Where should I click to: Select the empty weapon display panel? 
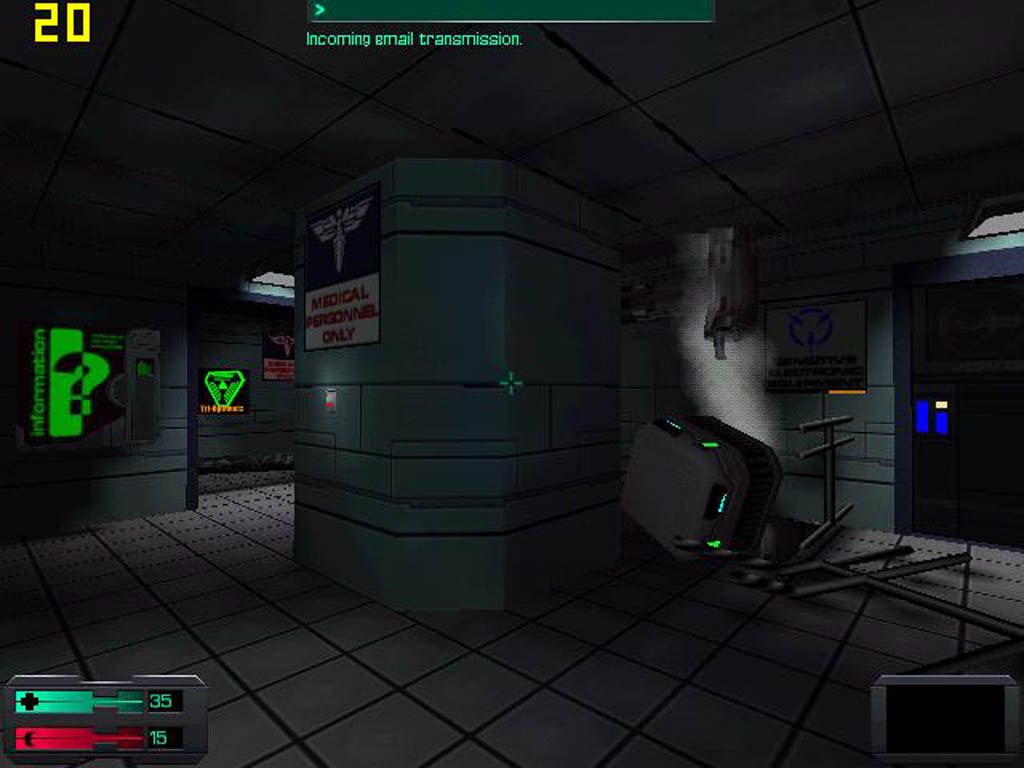point(944,717)
